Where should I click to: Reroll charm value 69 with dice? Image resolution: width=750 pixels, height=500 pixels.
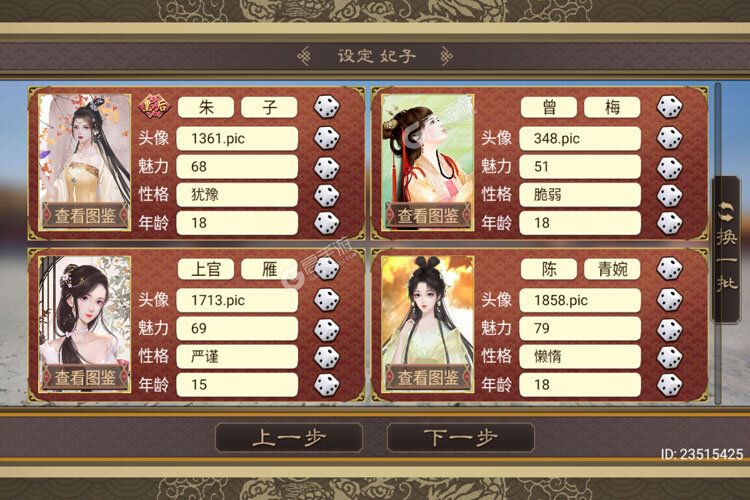[326, 328]
